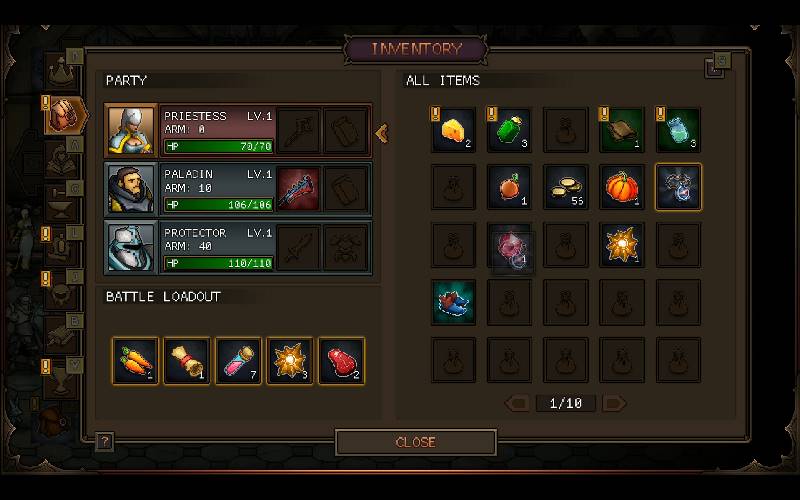The width and height of the screenshot is (800, 500).
Task: Select the light blue jar item
Action: [x=677, y=131]
